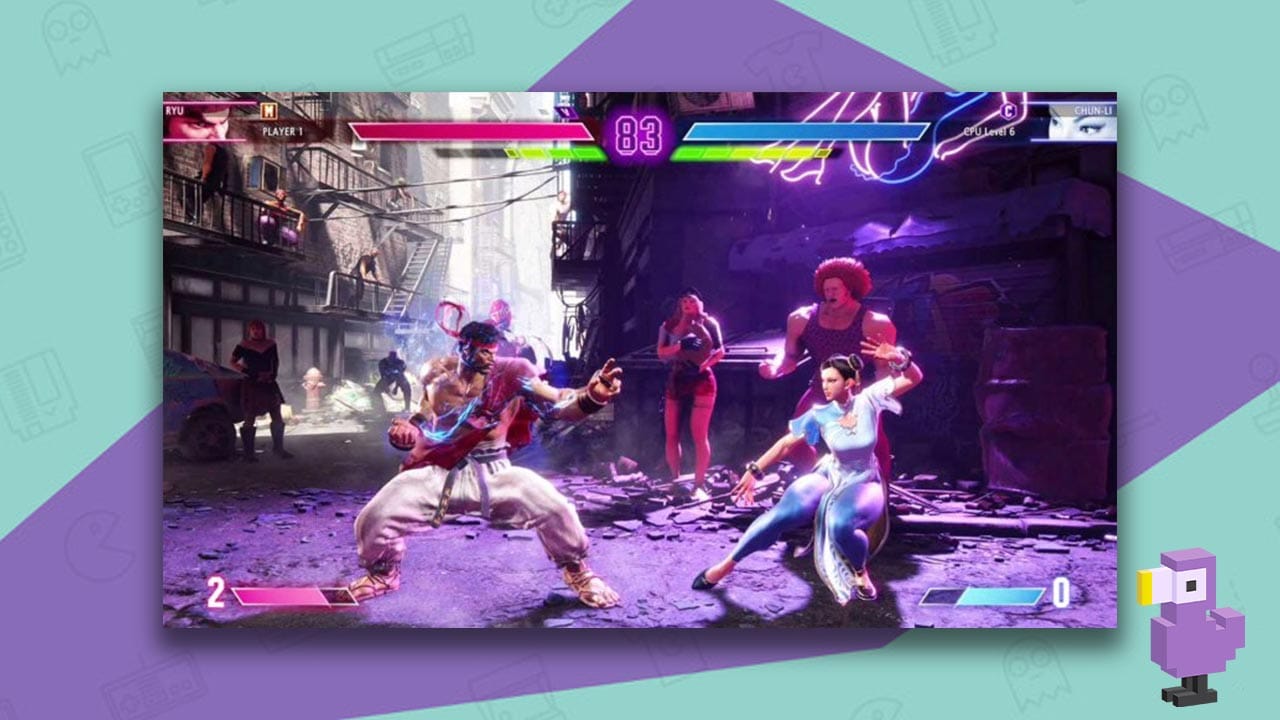1280x720 pixels.
Task: Select the orange M badge beside Ryu's portrait
Action: [x=268, y=112]
